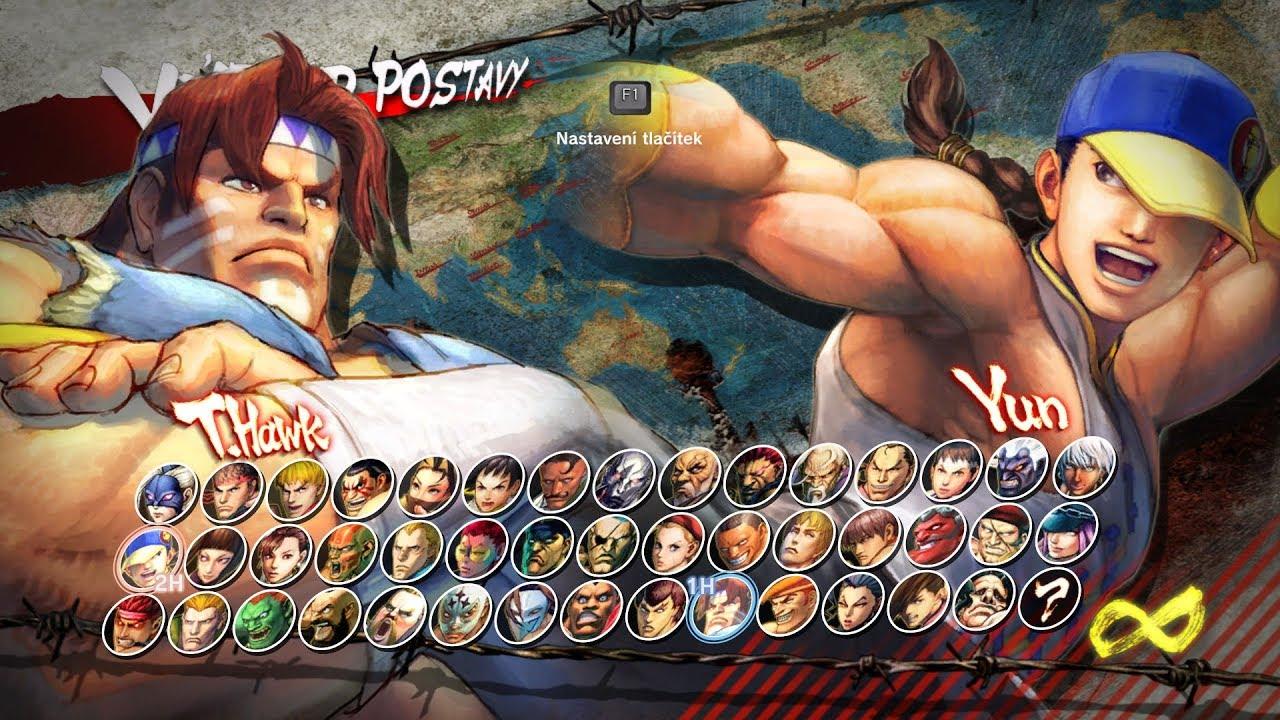
Task: Select T. Hawk's portrait marked 1H
Action: tap(721, 606)
